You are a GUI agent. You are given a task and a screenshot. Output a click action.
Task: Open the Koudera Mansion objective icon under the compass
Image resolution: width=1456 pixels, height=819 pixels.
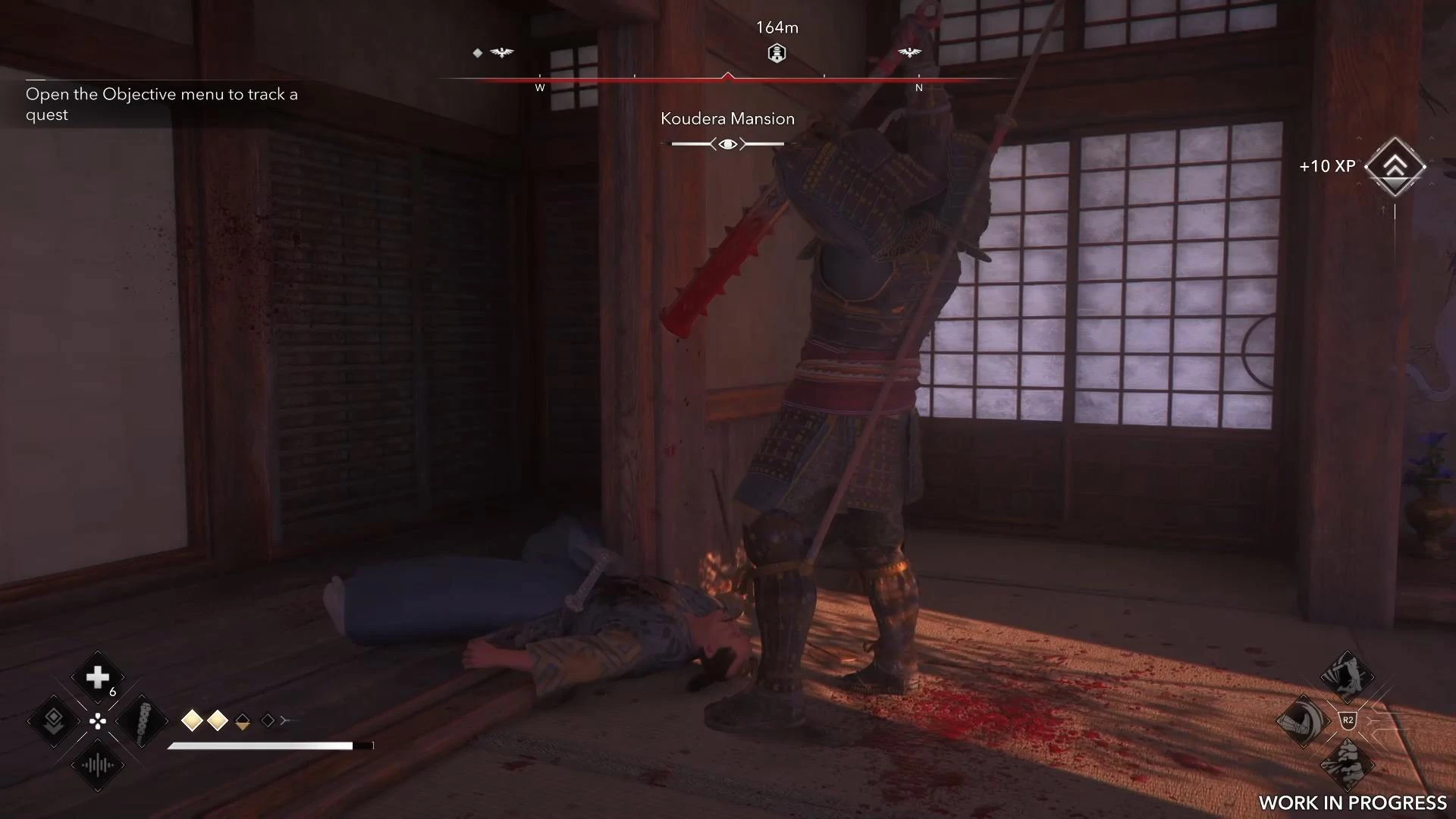tap(777, 53)
